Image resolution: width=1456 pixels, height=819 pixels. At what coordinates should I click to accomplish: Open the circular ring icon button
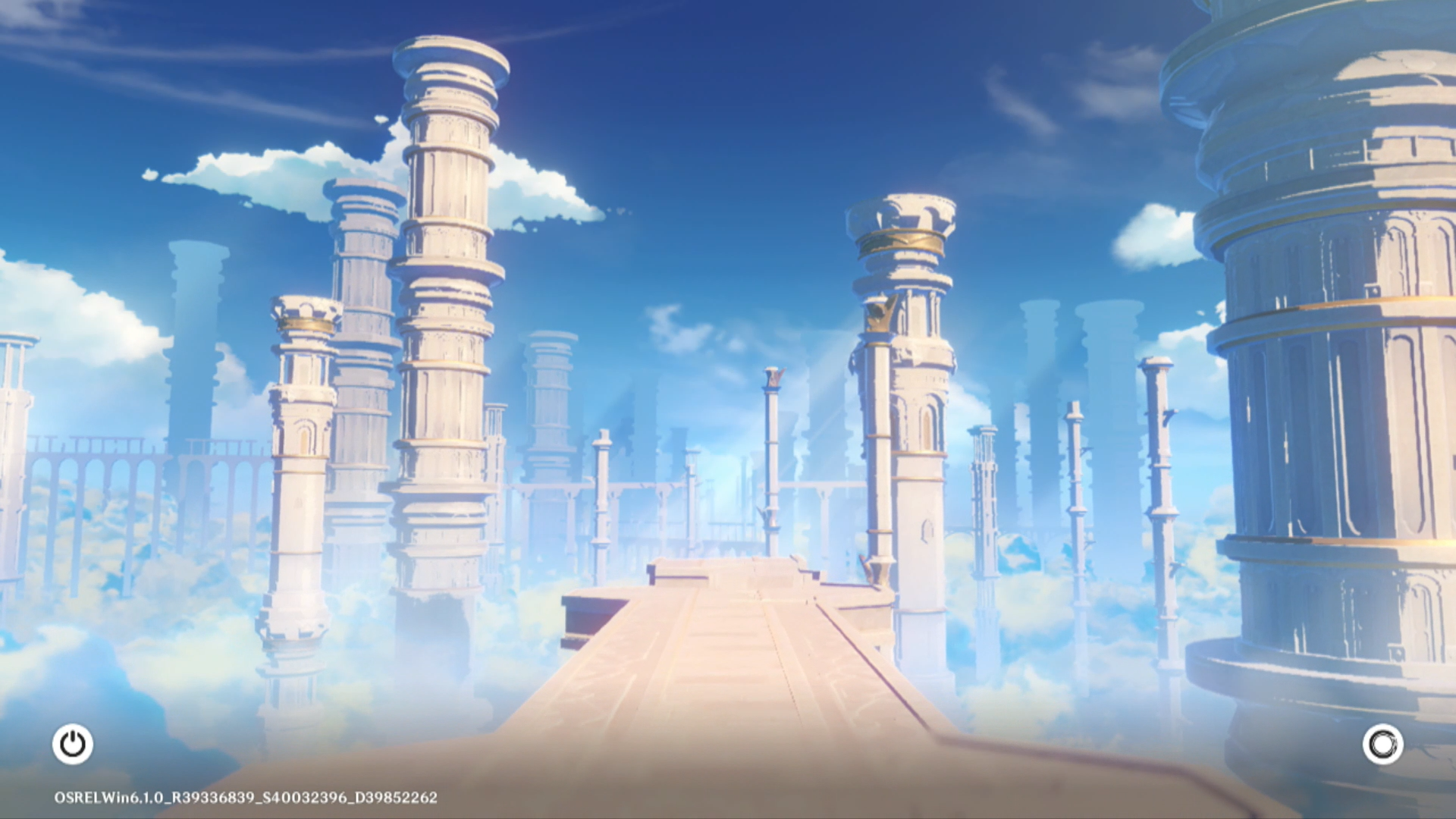pos(1382,744)
